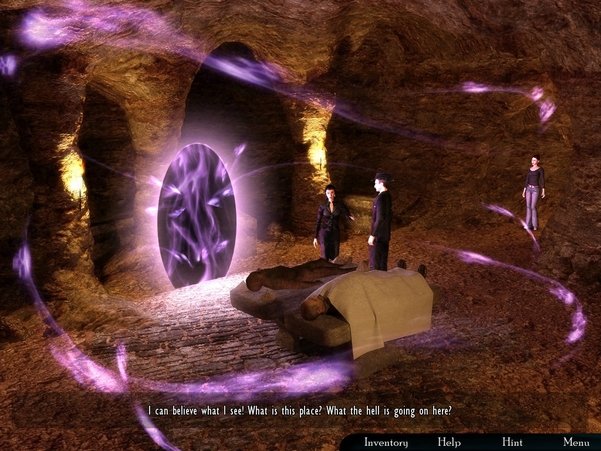The width and height of the screenshot is (601, 451).
Task: Open the game Menu
Action: 575,442
